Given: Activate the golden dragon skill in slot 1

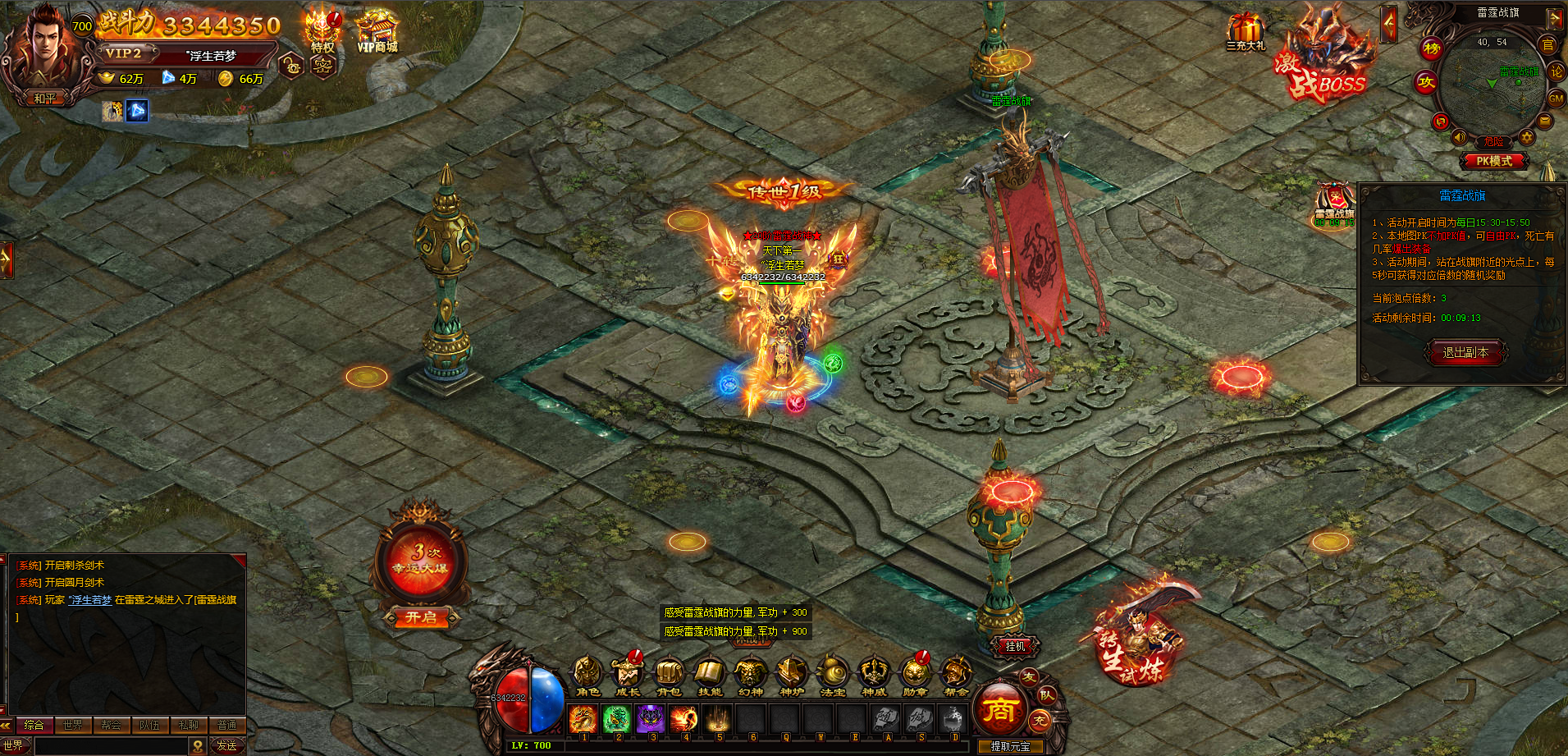Looking at the screenshot, I should tap(583, 719).
